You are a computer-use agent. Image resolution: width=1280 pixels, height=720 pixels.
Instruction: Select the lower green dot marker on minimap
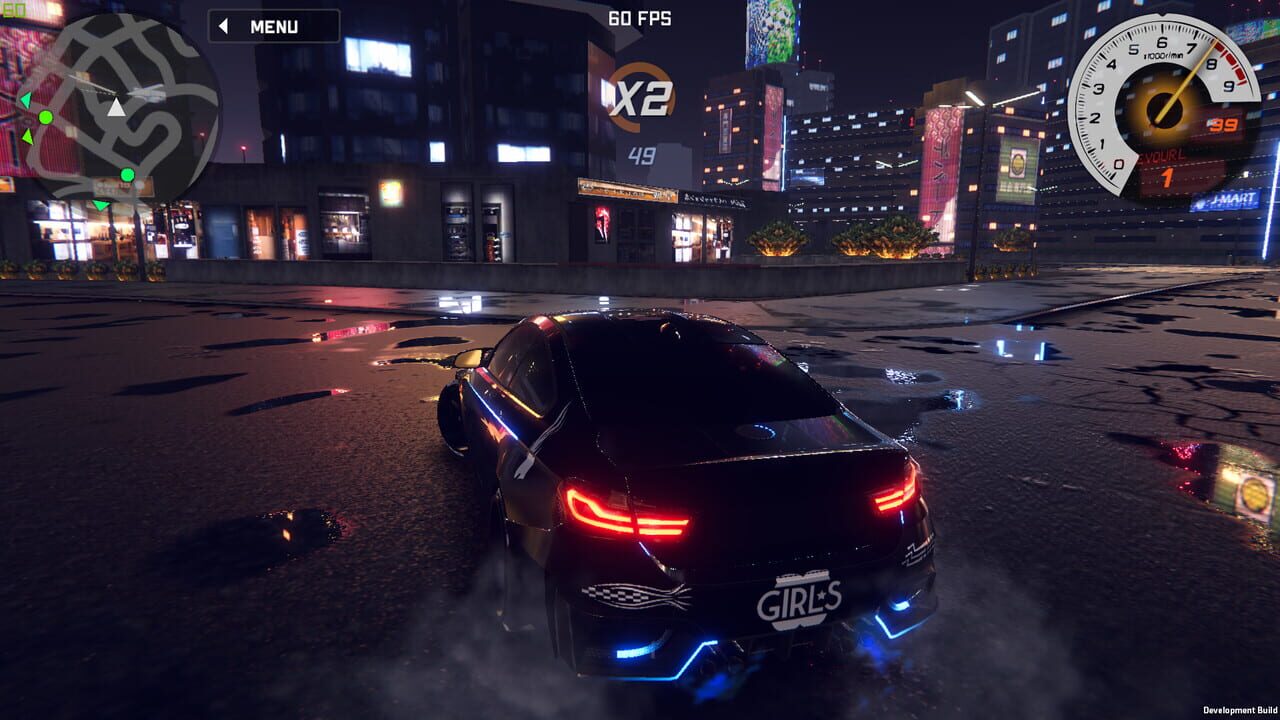coord(127,174)
